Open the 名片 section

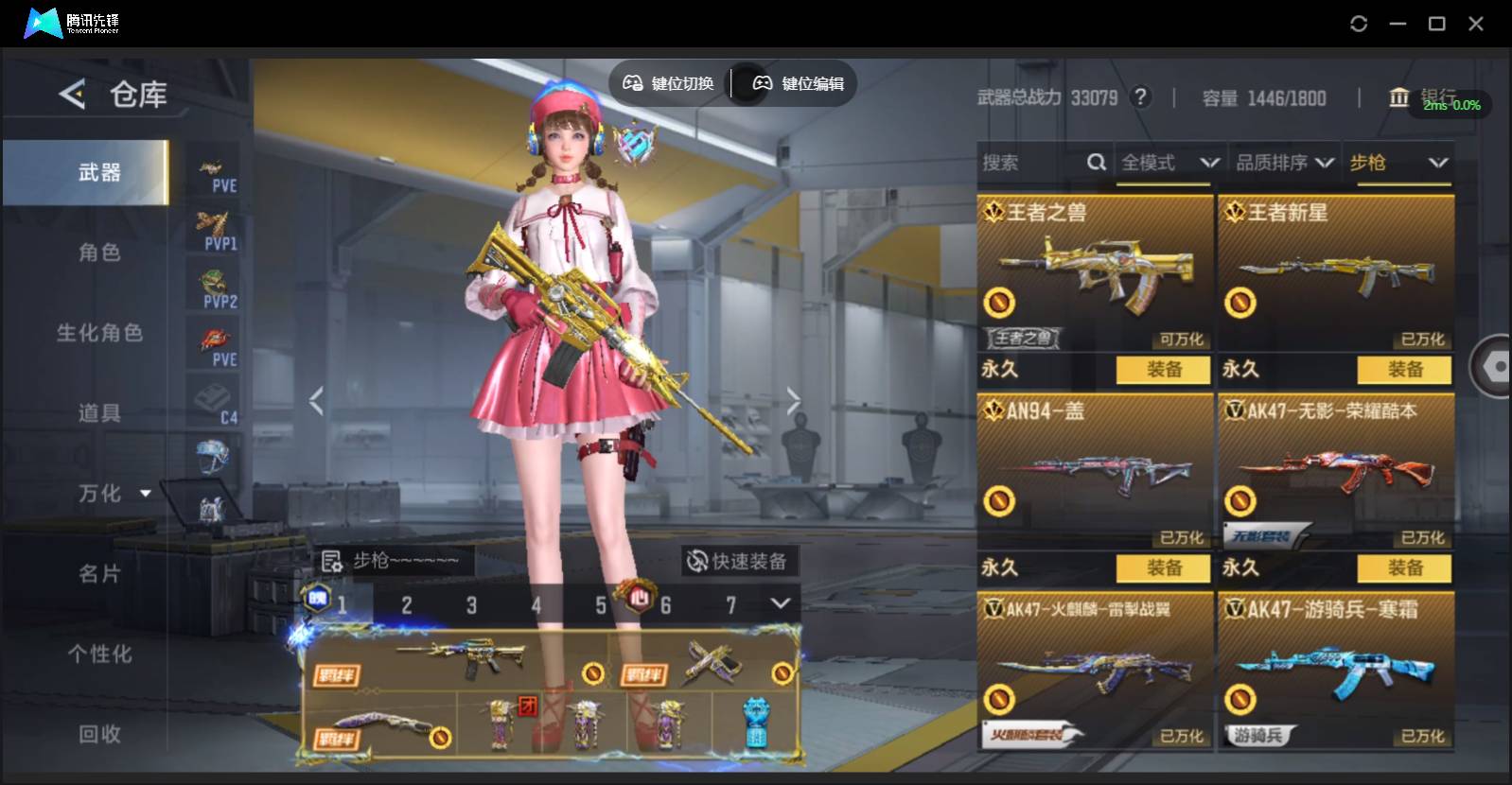tap(99, 574)
